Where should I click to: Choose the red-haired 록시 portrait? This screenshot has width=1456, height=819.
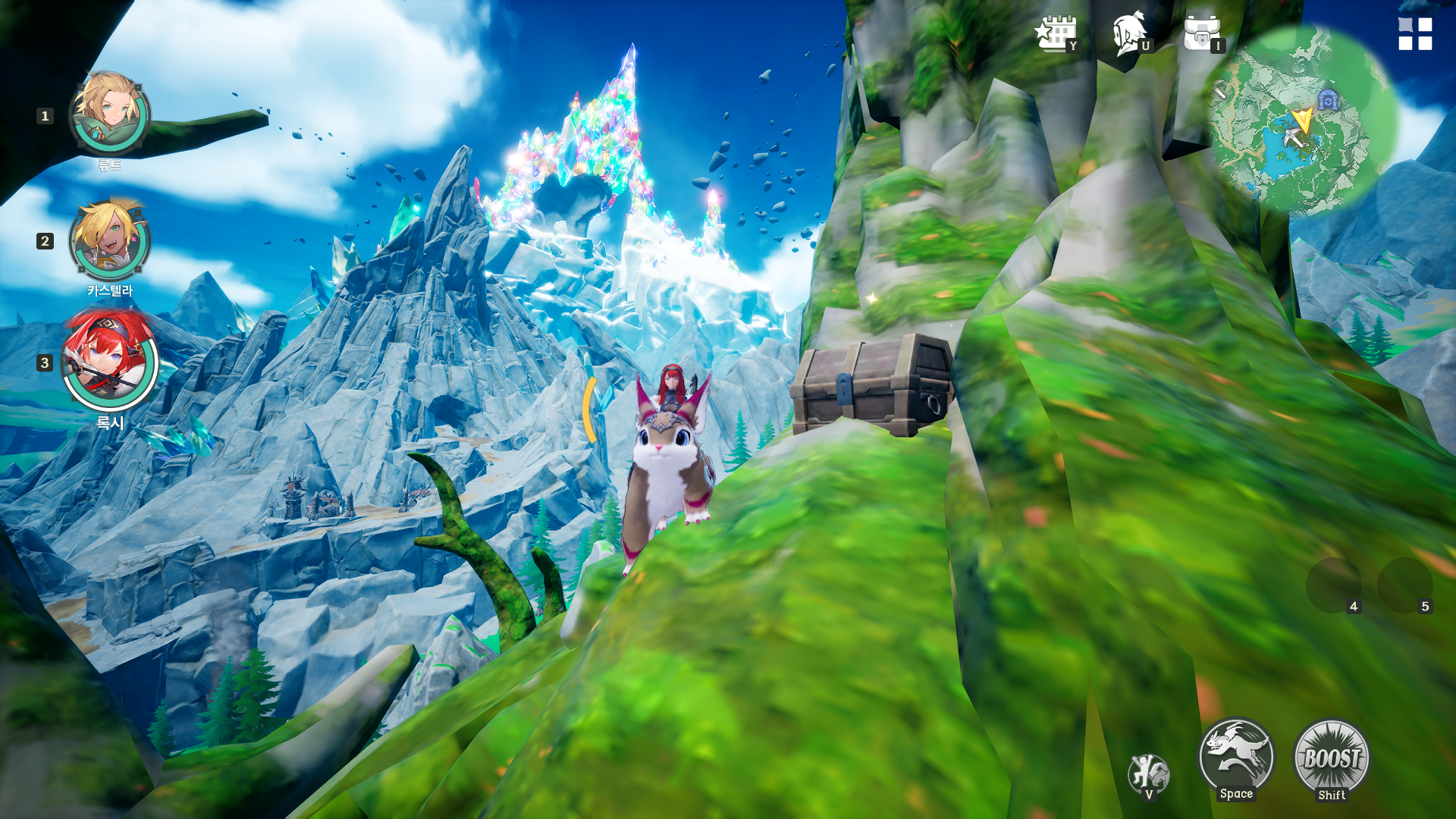[109, 361]
